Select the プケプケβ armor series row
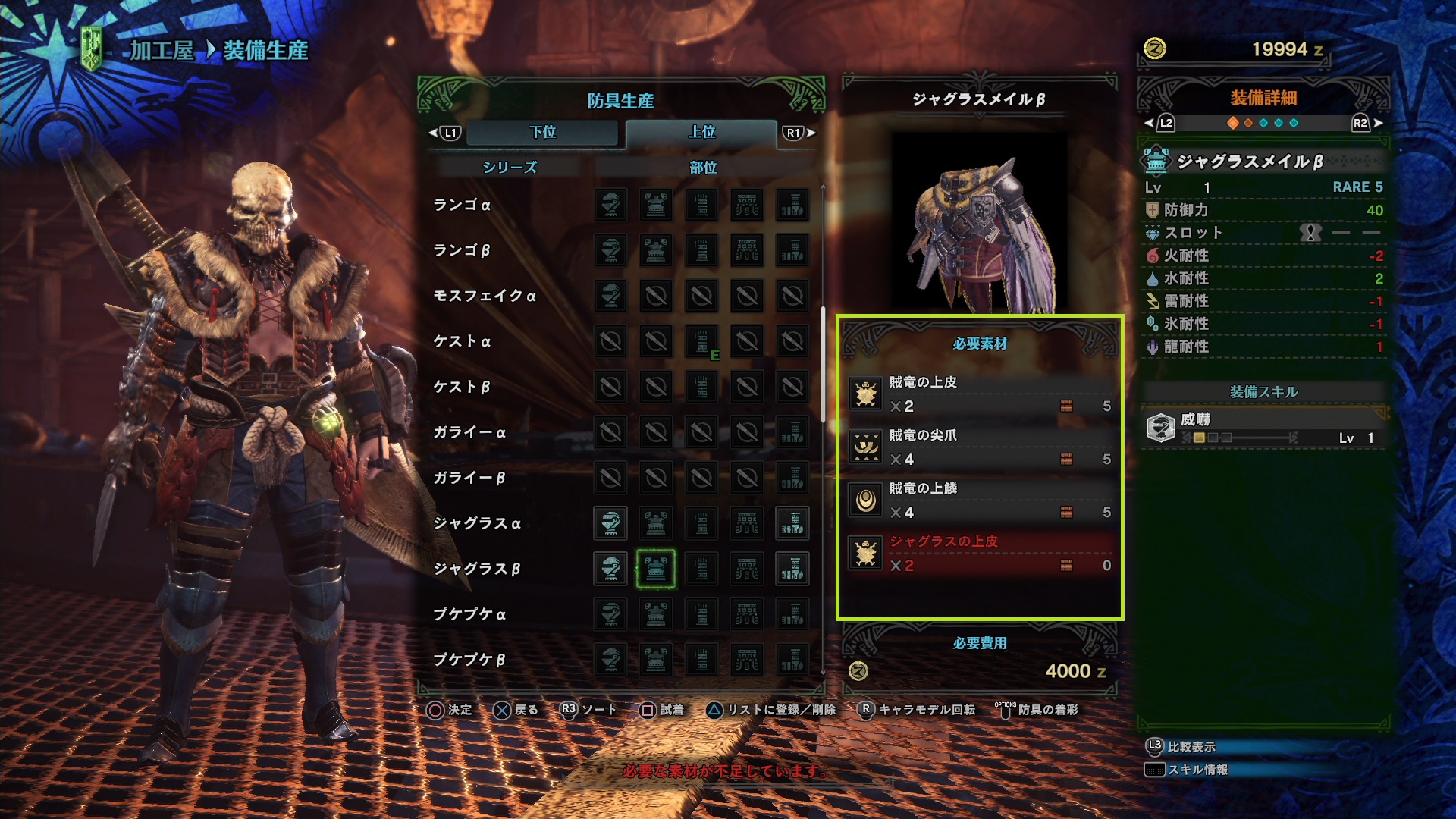This screenshot has height=819, width=1456. [x=469, y=660]
